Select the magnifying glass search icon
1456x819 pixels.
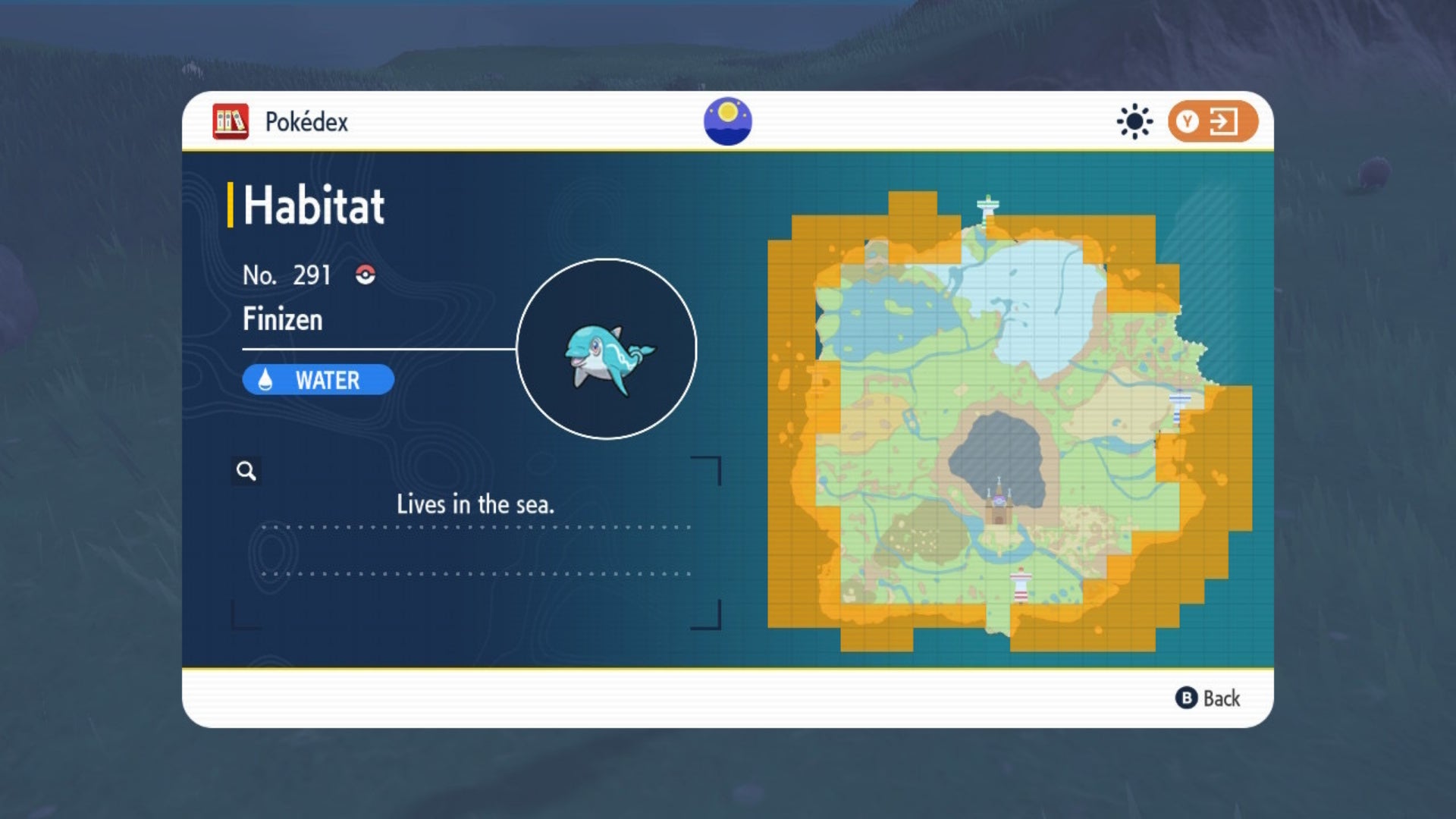[246, 471]
